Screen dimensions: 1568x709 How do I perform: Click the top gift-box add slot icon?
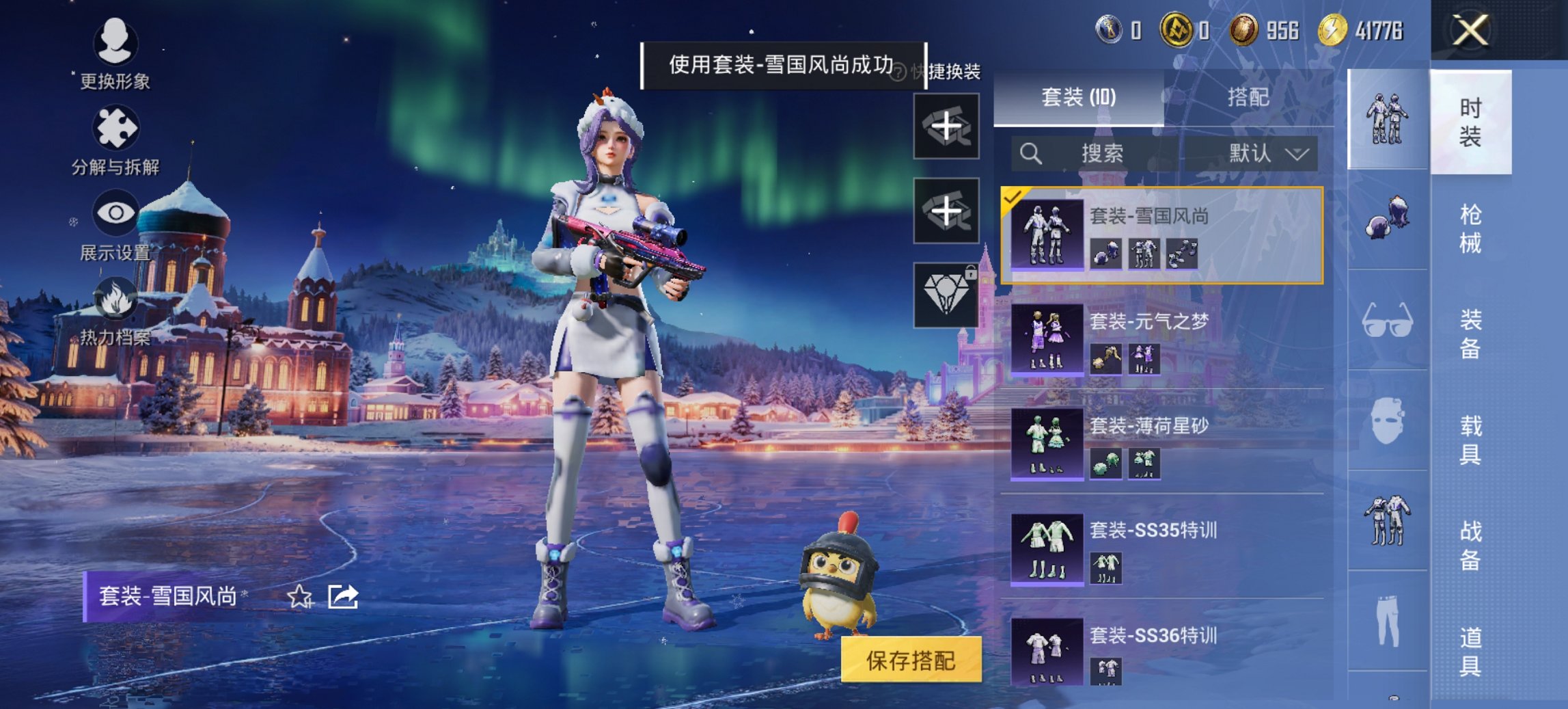(x=948, y=127)
